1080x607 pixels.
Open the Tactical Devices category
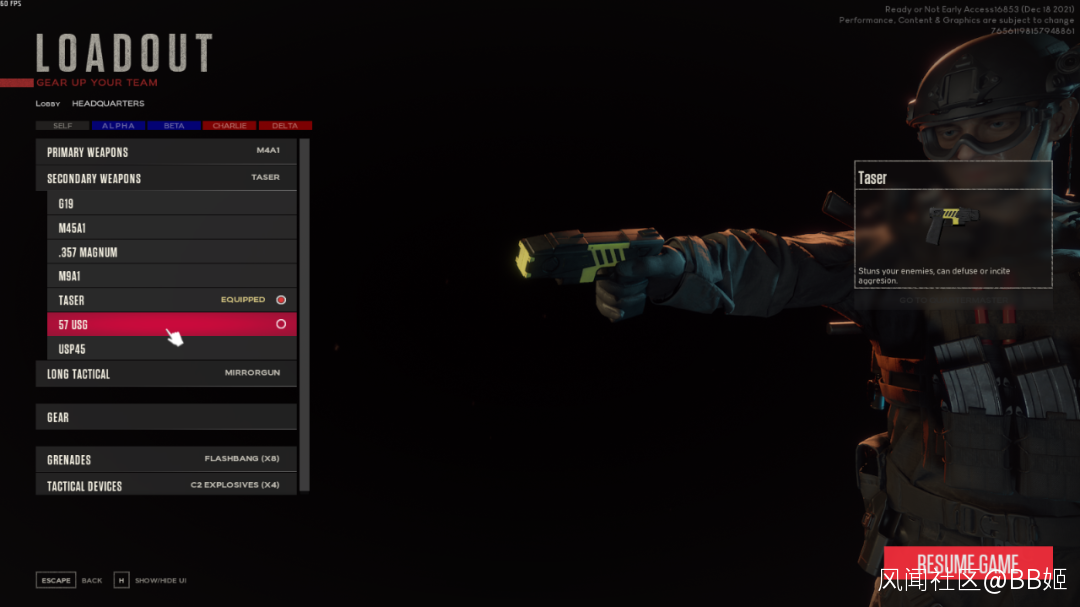tap(166, 485)
